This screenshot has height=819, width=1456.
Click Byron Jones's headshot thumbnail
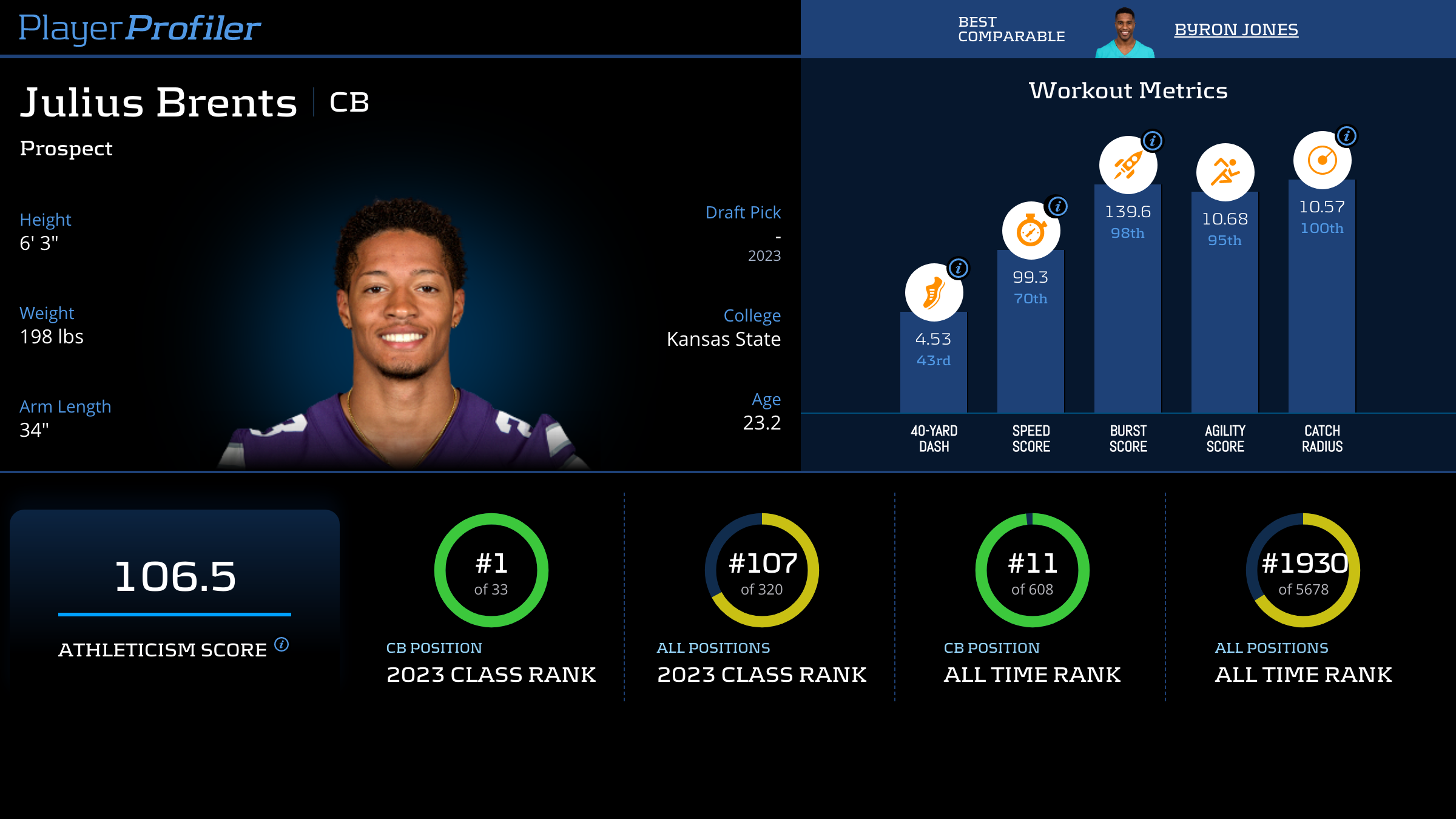[x=1124, y=33]
